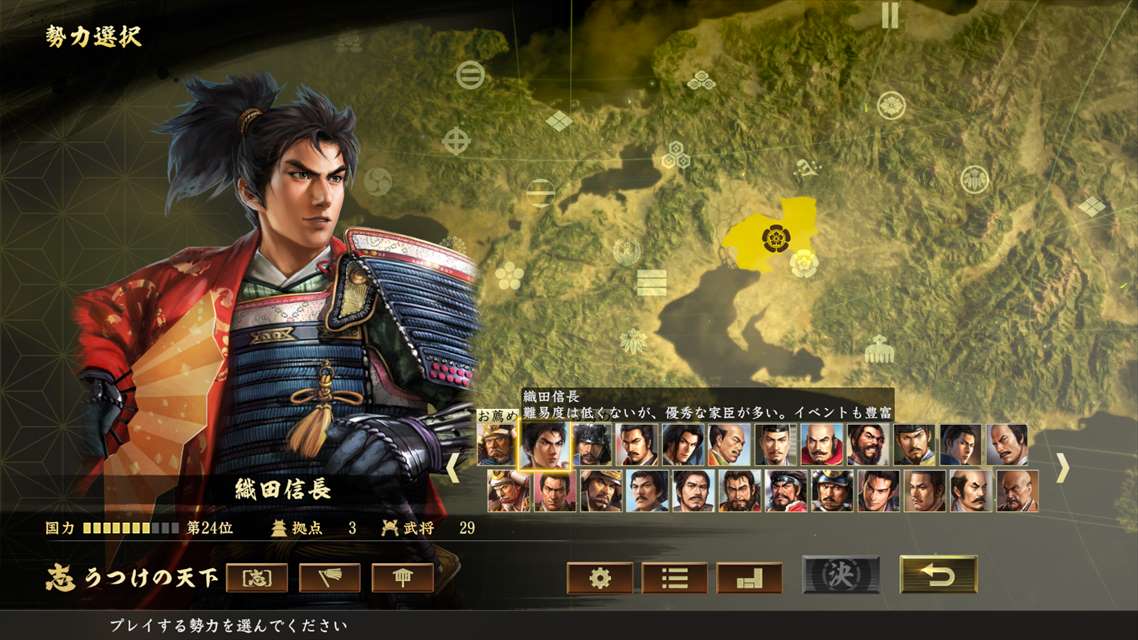Show the next page of clan leaders
The height and width of the screenshot is (640, 1138).
(1062, 468)
